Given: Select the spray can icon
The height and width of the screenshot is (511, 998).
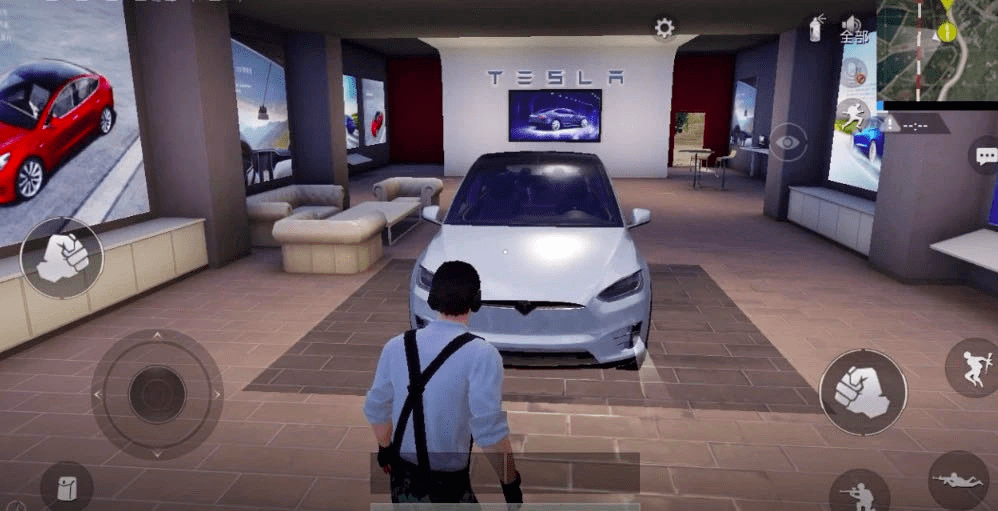Looking at the screenshot, I should 816,28.
